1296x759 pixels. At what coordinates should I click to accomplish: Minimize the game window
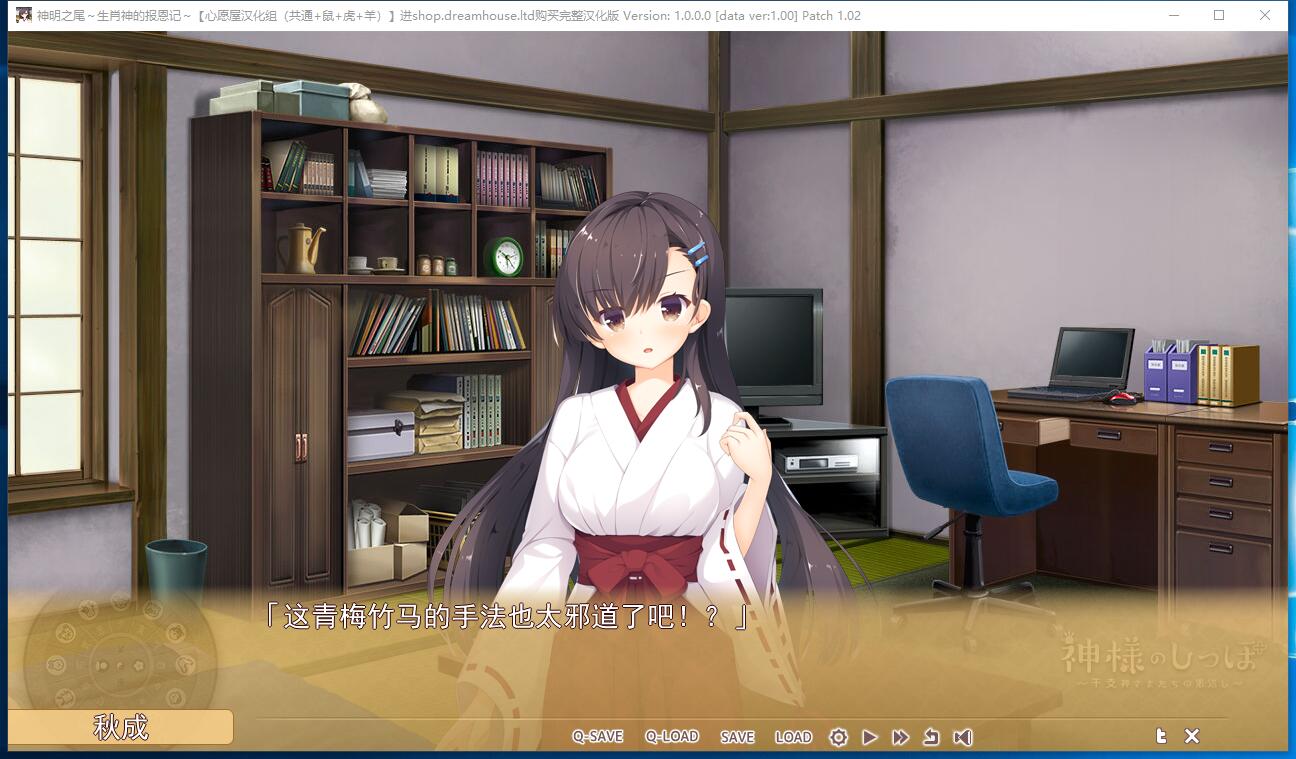tap(1176, 15)
